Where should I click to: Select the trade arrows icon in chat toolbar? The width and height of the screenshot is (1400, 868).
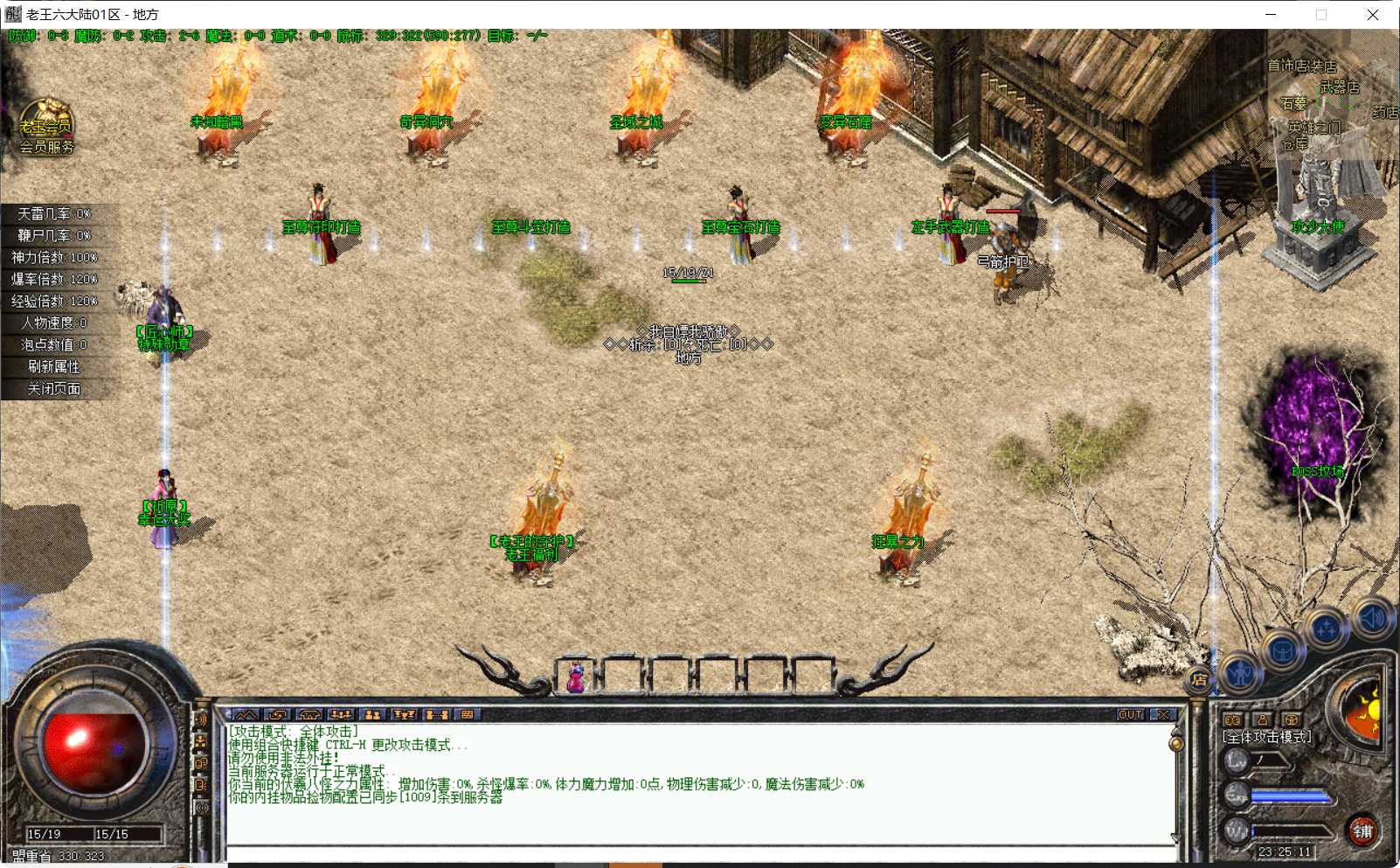coord(278,715)
